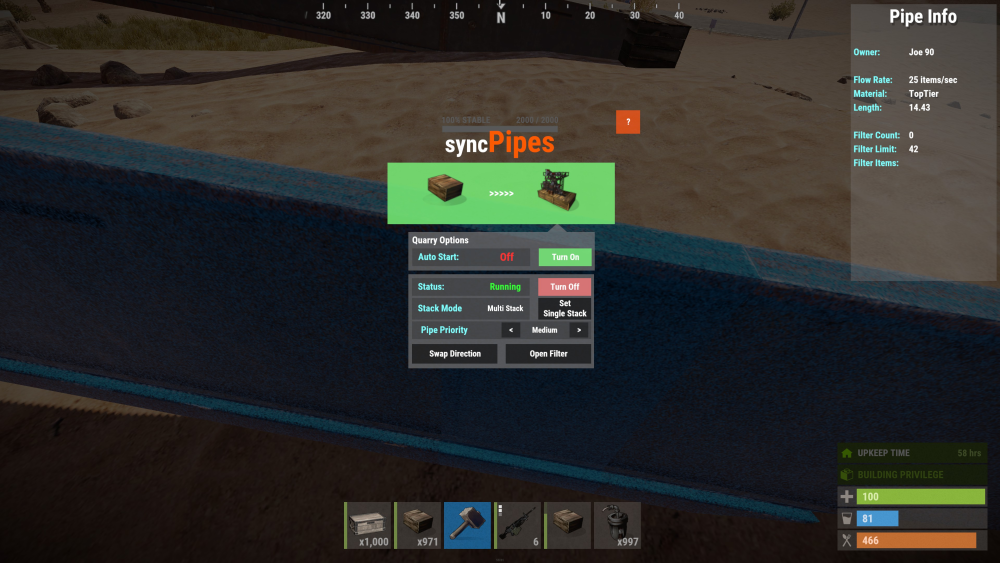Lower pipe priority with the left arrow
The width and height of the screenshot is (1000, 563).
coord(511,330)
